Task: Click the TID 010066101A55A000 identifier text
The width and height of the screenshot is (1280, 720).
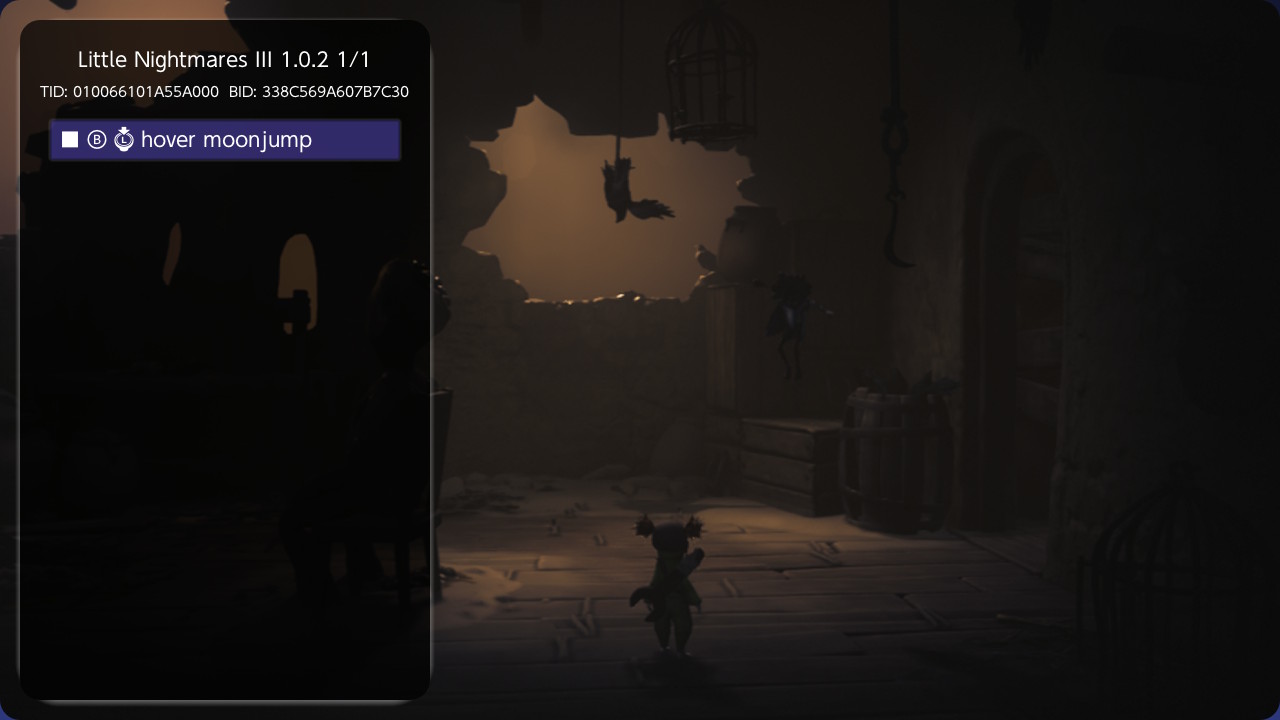Action: tap(129, 91)
